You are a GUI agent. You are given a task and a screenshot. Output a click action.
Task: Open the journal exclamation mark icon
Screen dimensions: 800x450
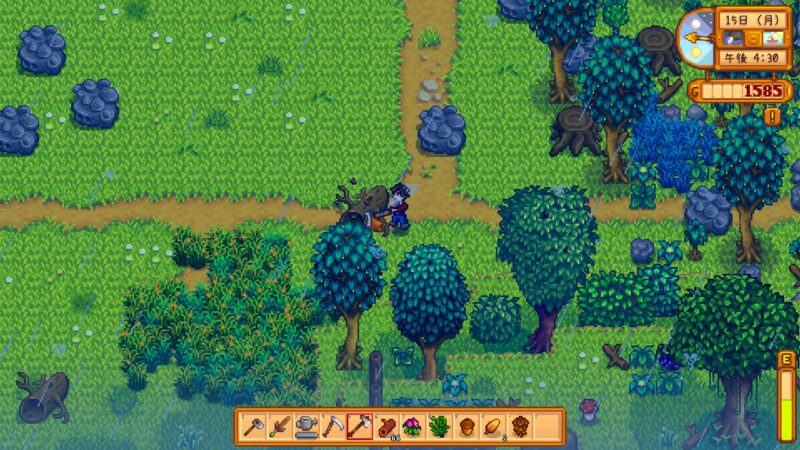coord(772,117)
